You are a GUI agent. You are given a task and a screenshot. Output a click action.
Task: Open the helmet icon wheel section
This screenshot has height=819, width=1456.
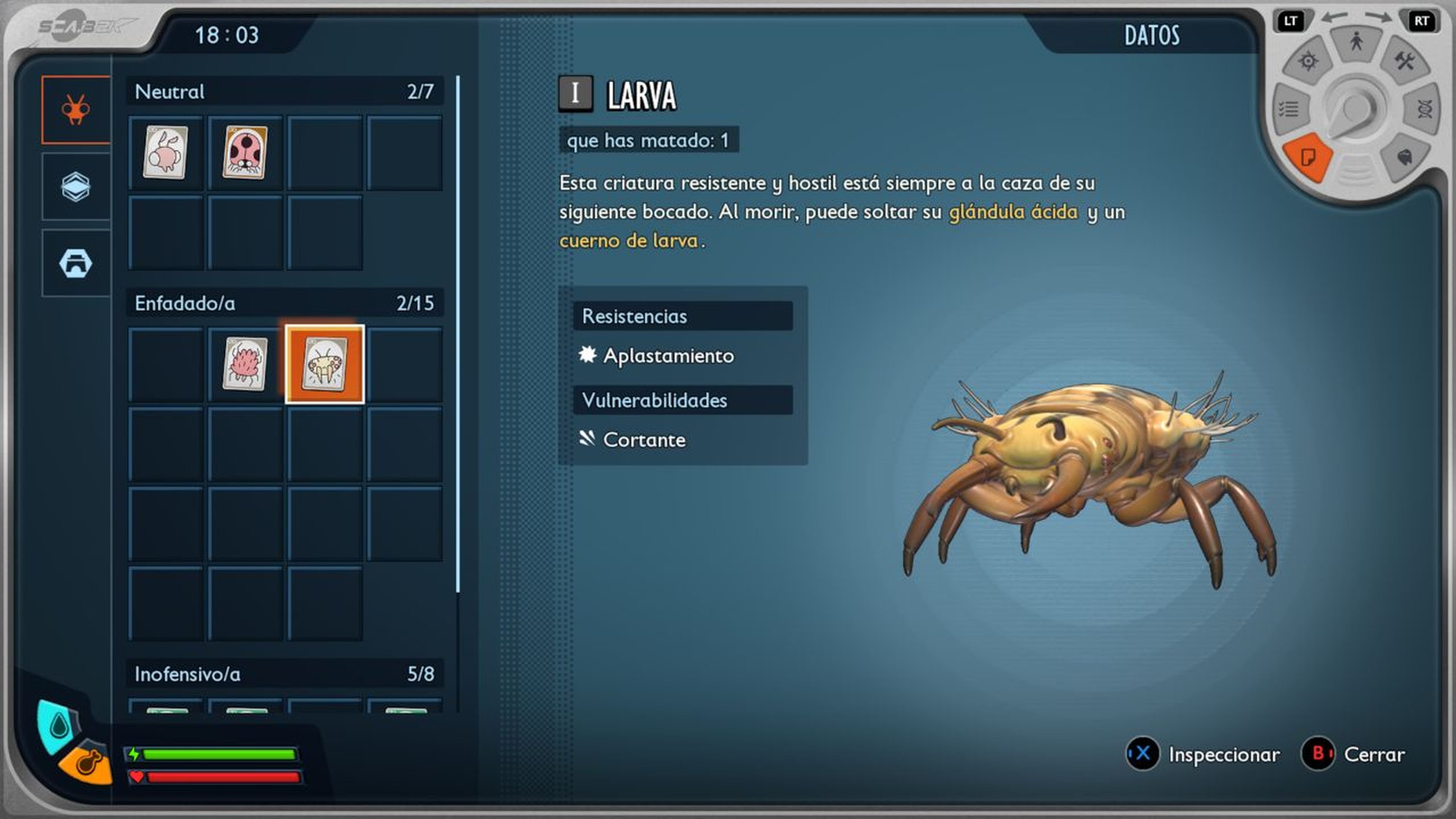tap(1404, 157)
